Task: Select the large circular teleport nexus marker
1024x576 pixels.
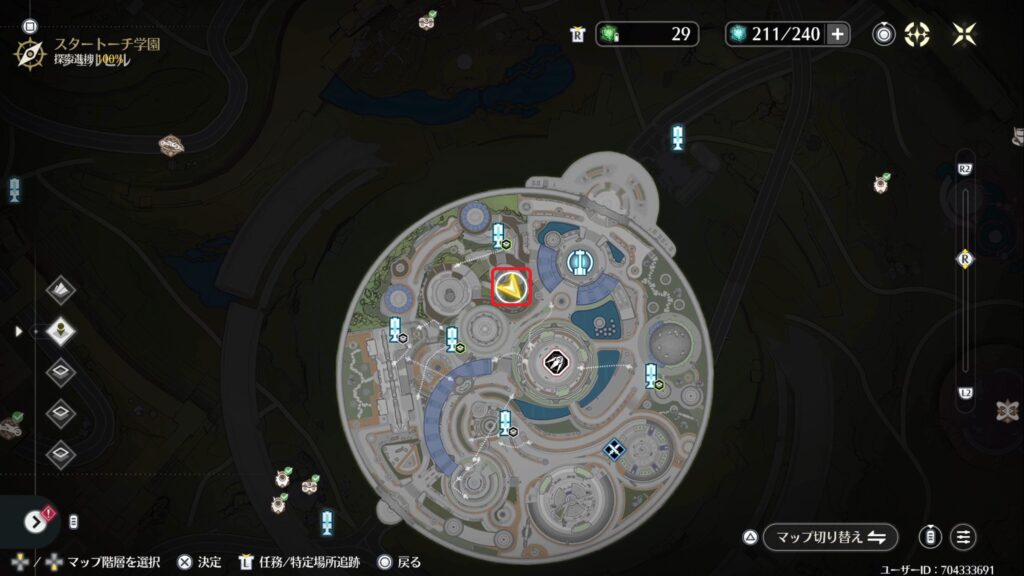Action: 579,262
